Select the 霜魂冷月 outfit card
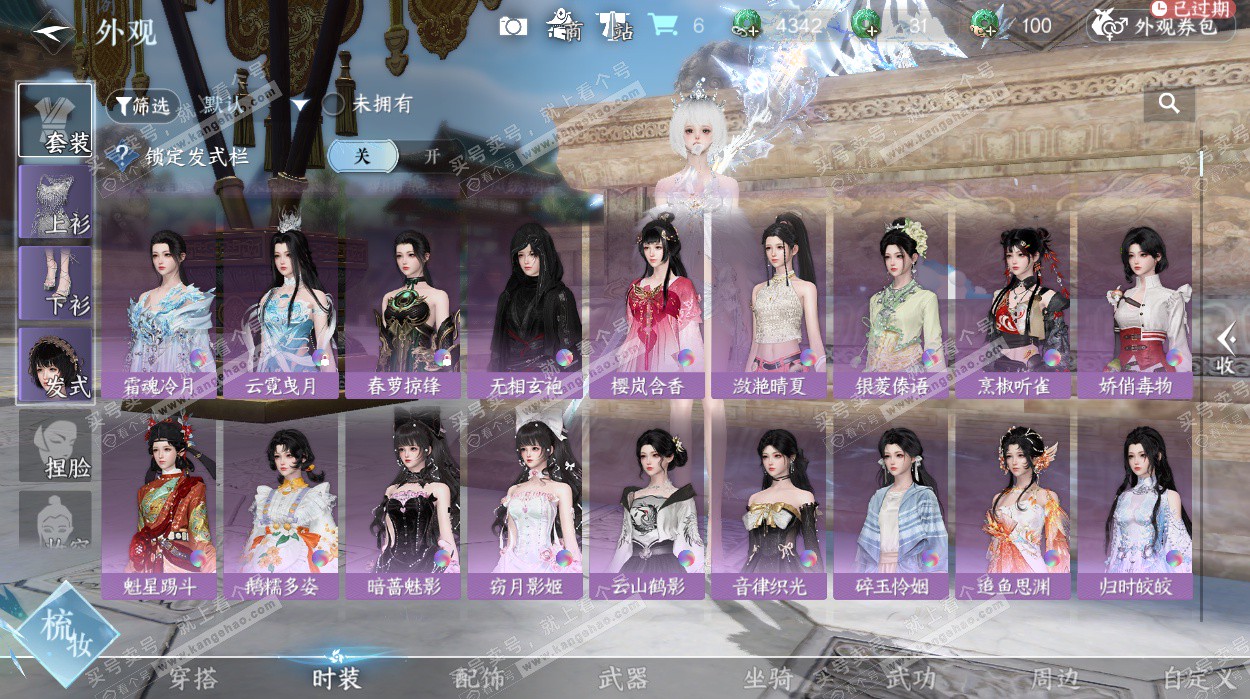1250x699 pixels. point(158,312)
